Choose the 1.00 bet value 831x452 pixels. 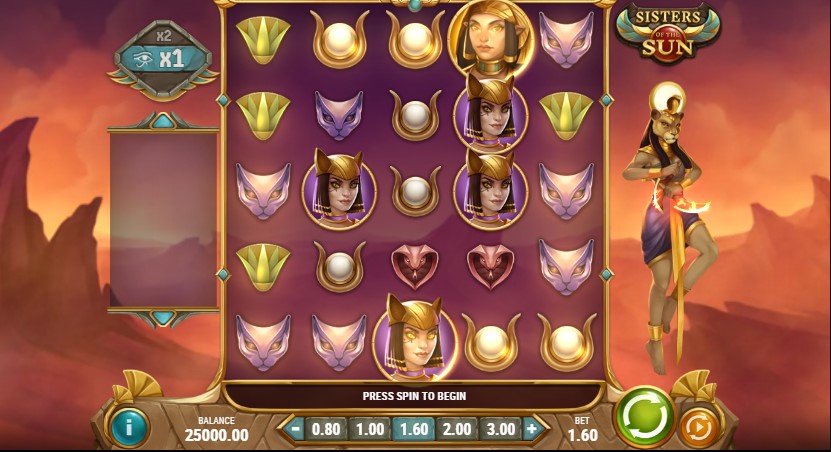click(370, 429)
